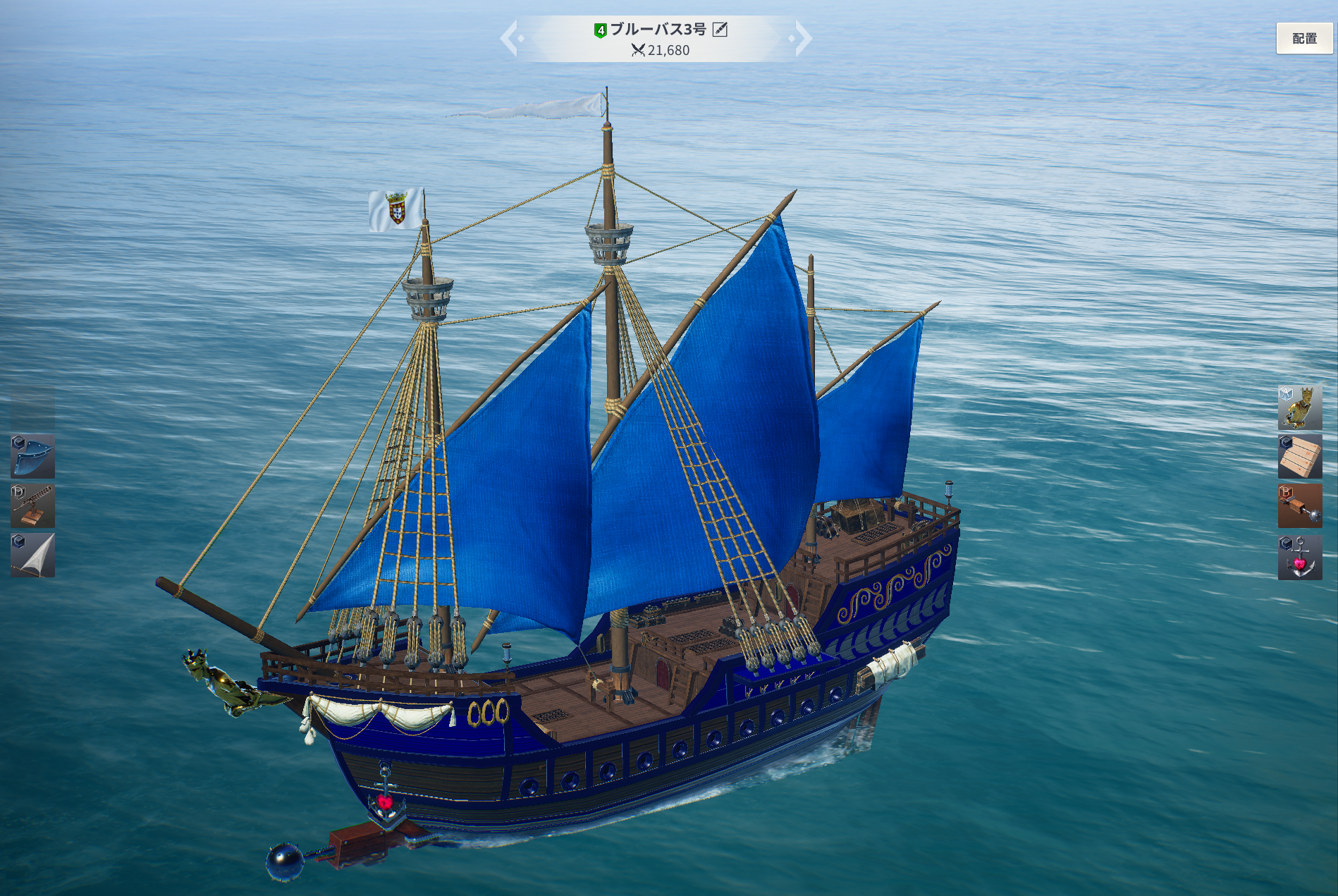The width and height of the screenshot is (1338, 896).
Task: Select the wooden plank equipment slot
Action: point(1299,456)
